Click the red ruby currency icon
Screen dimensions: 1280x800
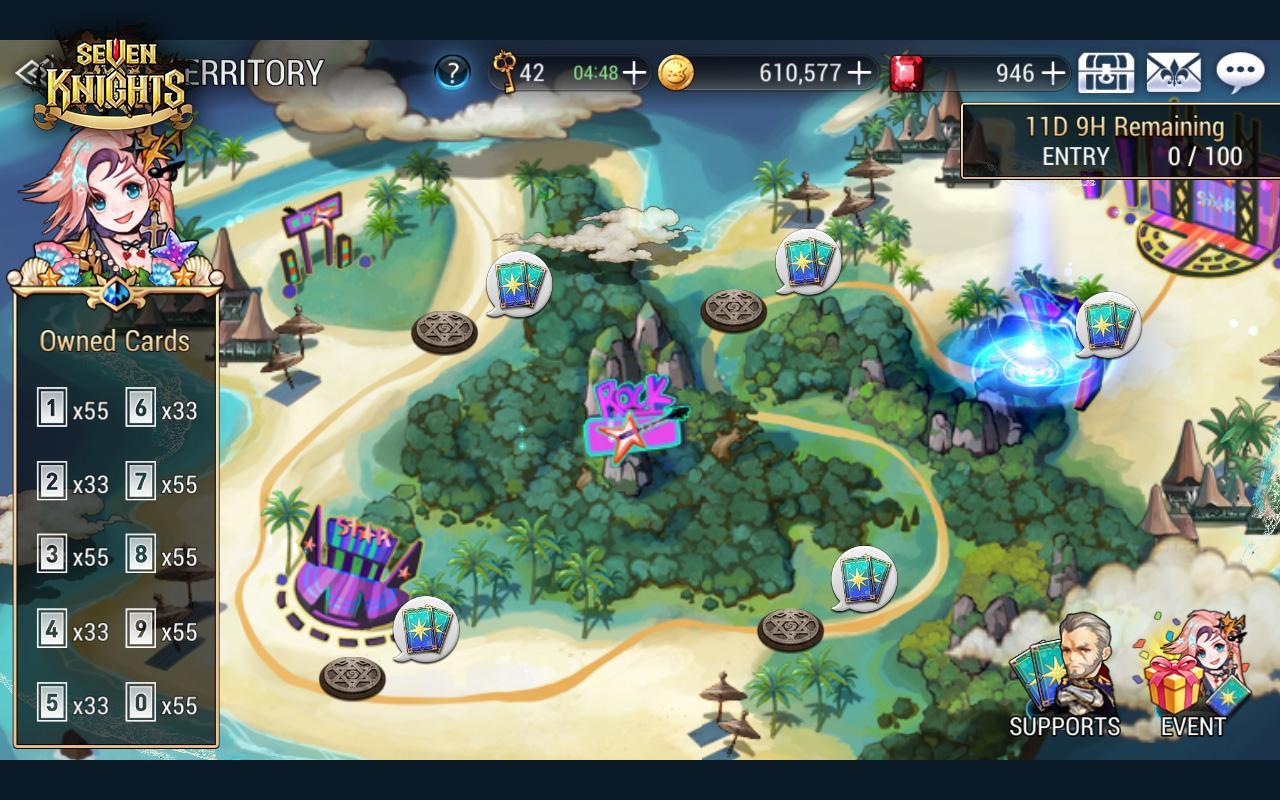[908, 70]
